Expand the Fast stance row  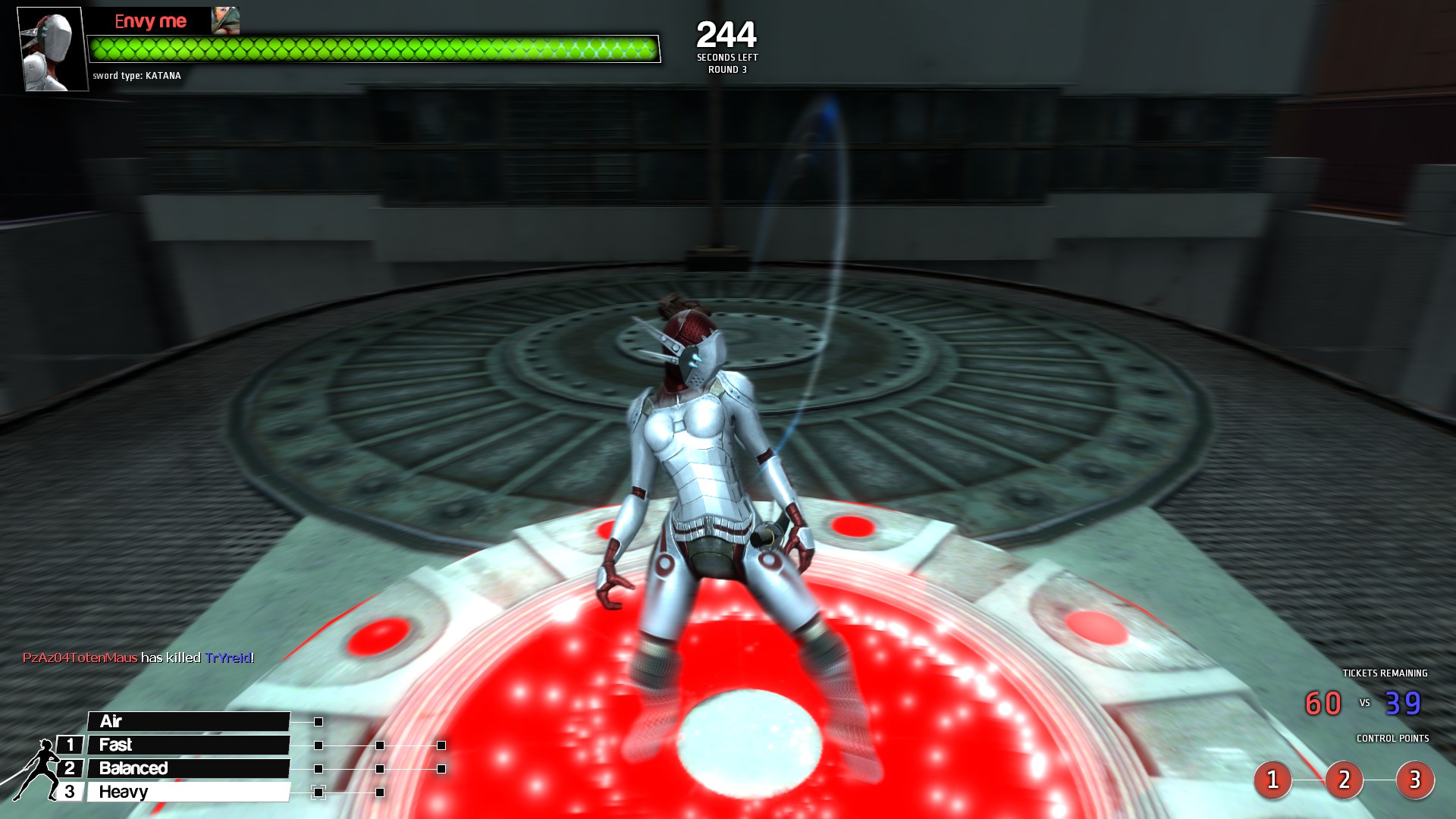click(x=190, y=745)
